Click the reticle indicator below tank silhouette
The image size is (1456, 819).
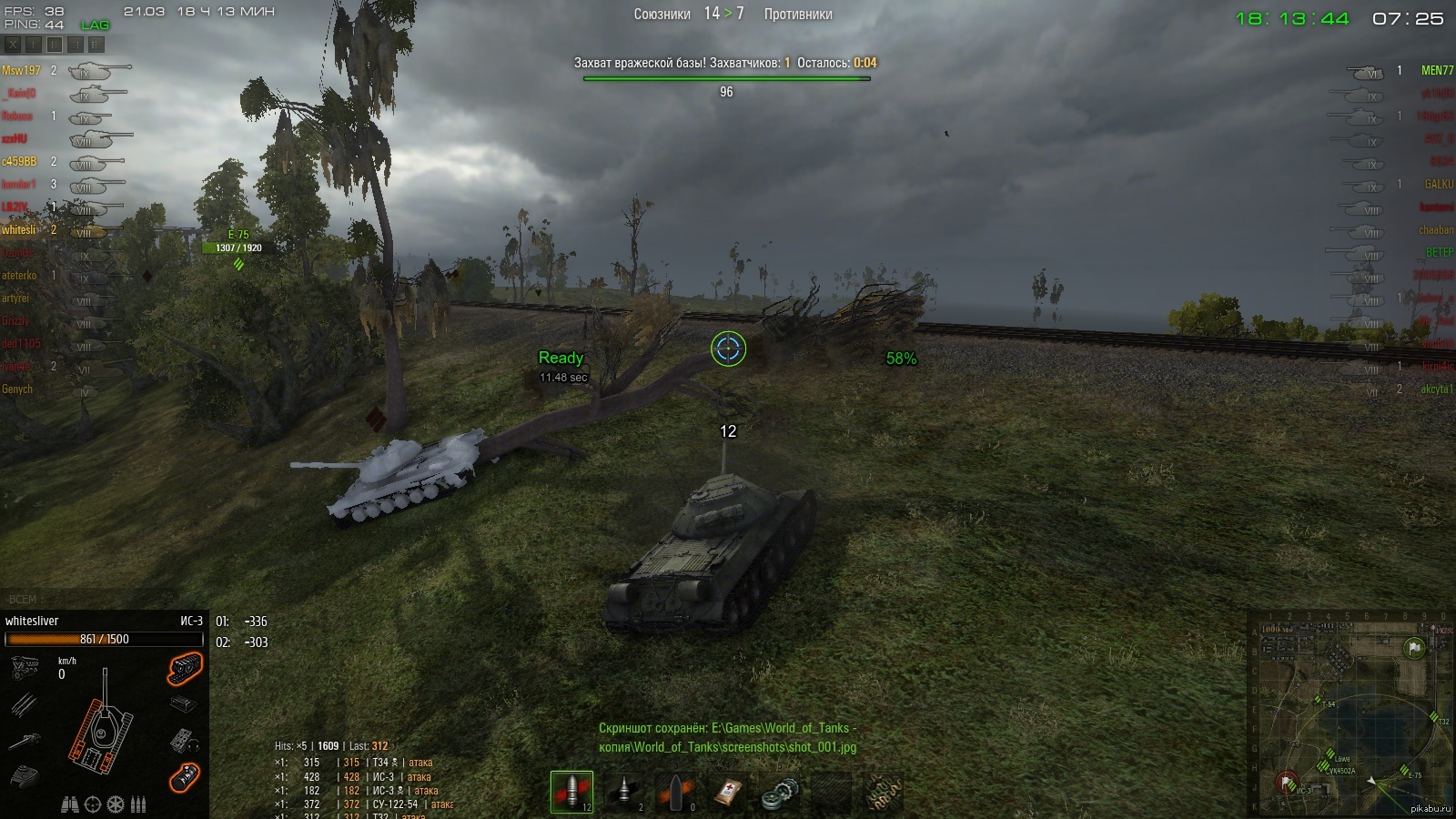92,804
